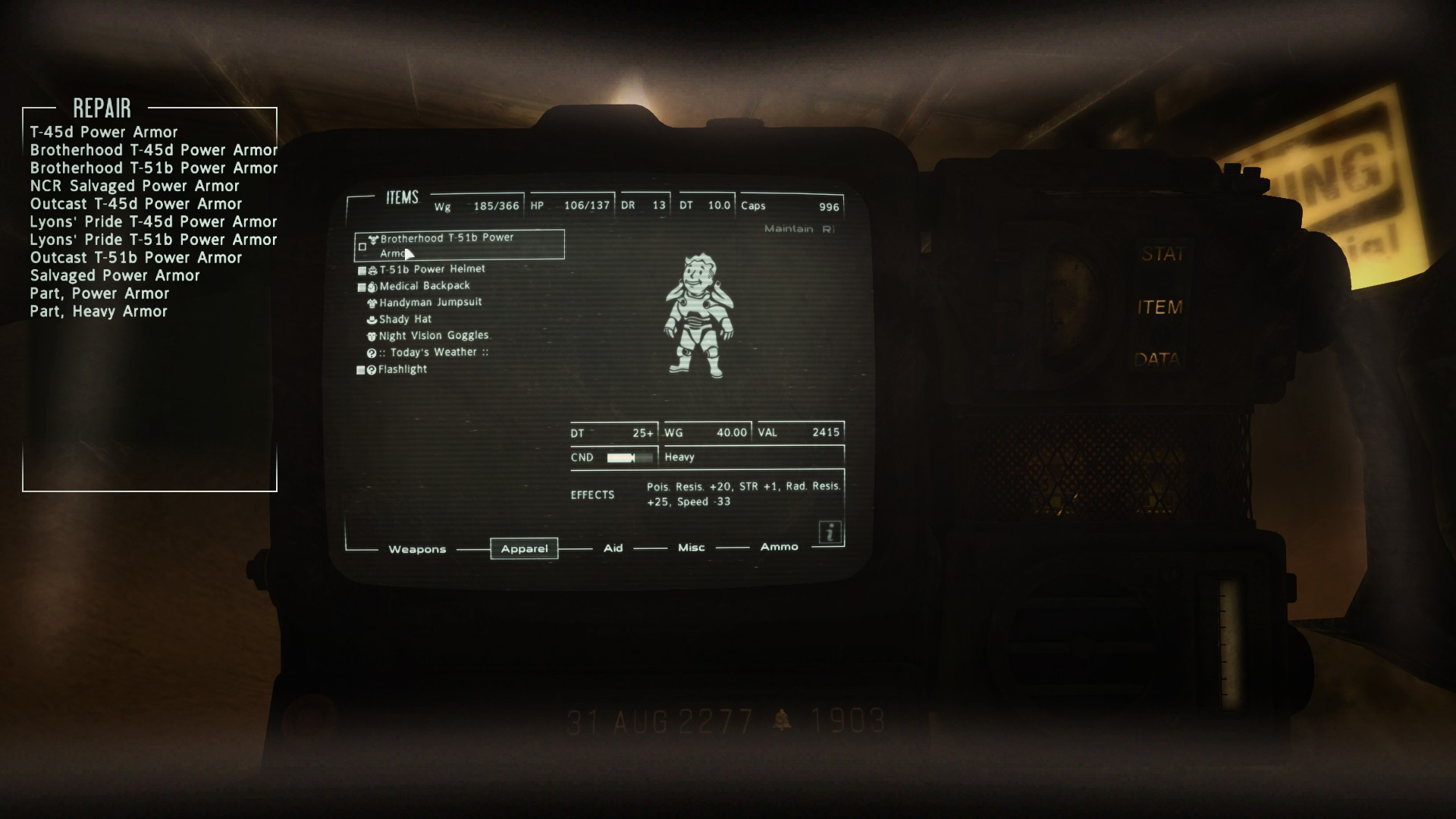1456x819 pixels.
Task: Click the clothing icon beside Handyman Jumpsuit
Action: tap(372, 302)
